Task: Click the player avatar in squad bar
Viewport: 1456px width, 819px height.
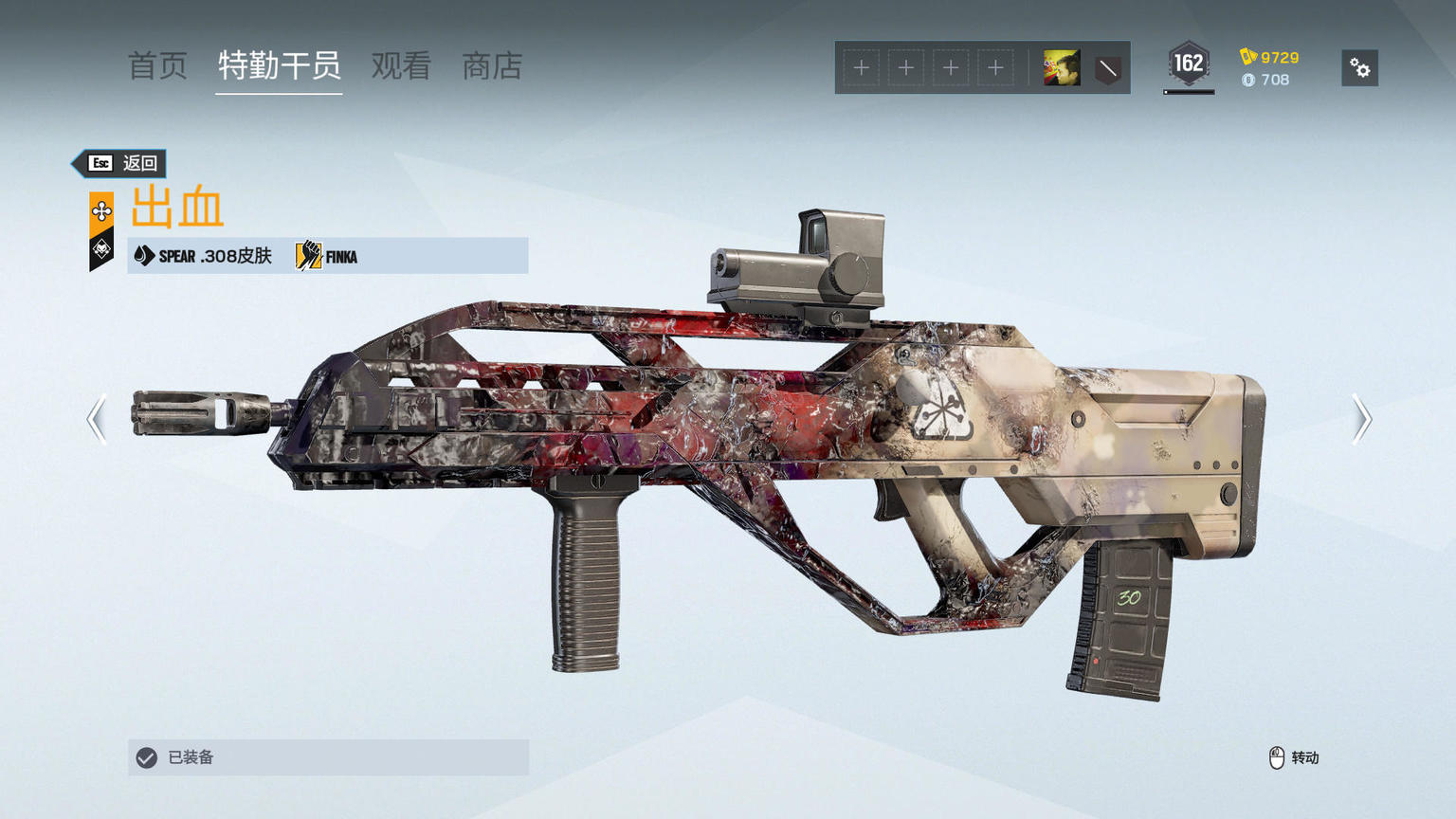Action: point(1062,68)
